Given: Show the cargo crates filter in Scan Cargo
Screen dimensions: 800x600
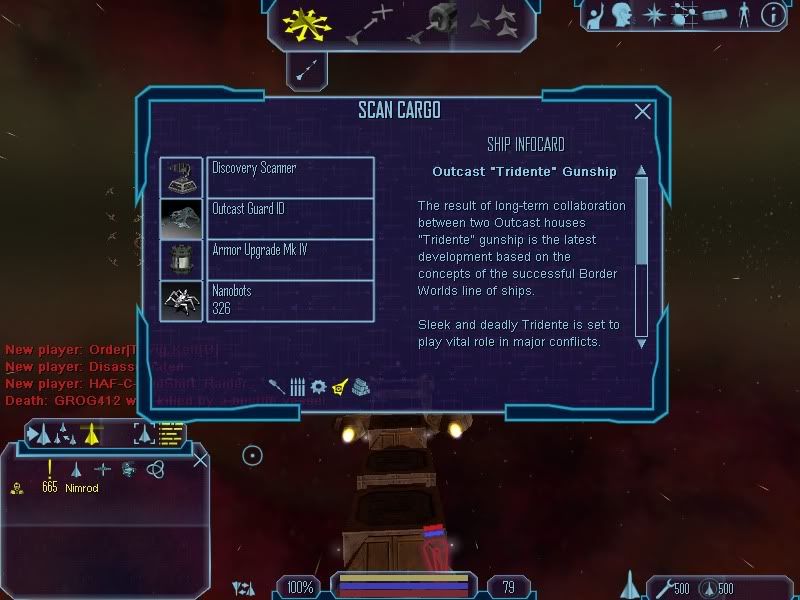Looking at the screenshot, I should (361, 386).
